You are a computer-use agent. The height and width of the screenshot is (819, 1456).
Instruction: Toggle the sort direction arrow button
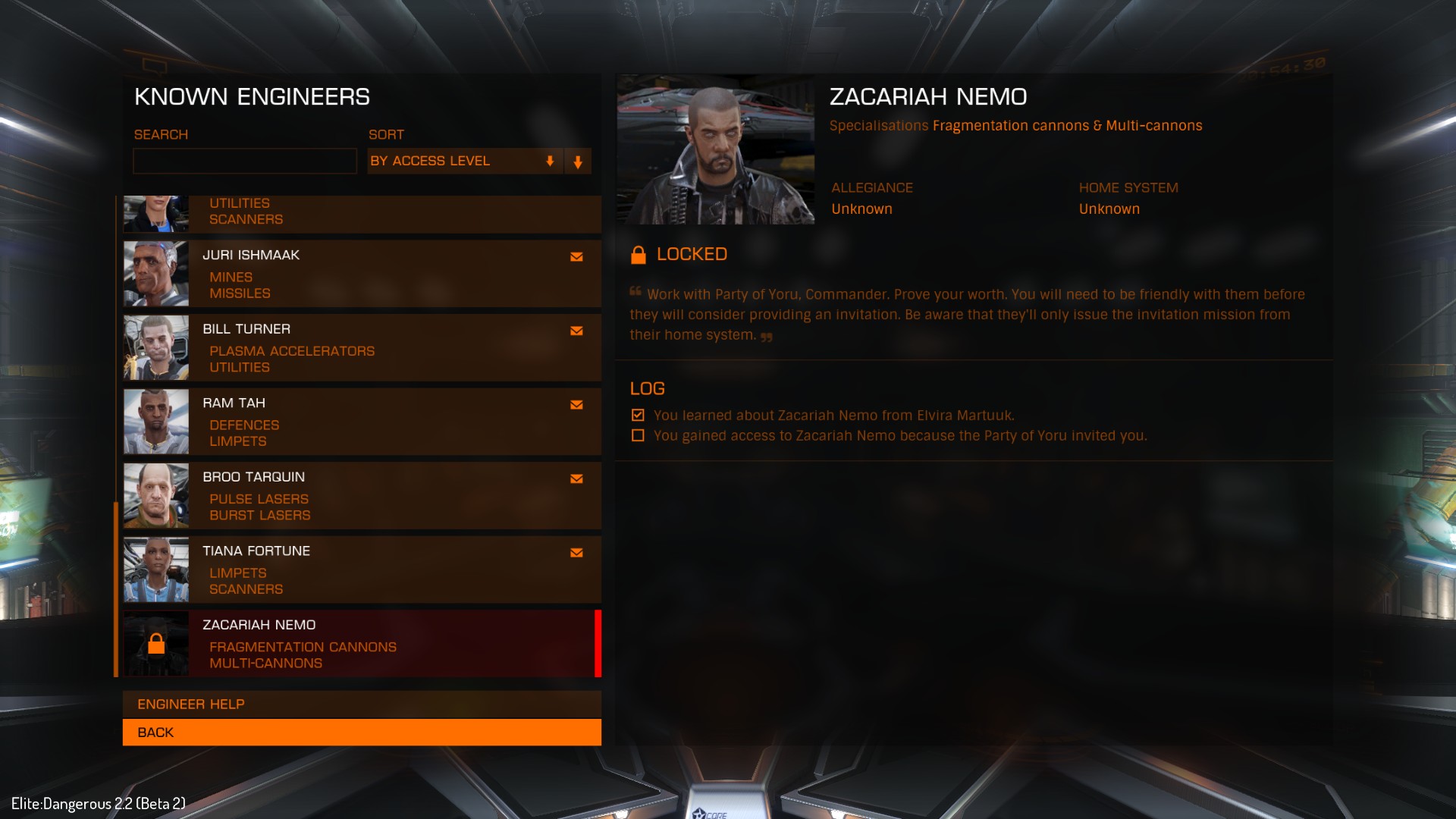(578, 162)
